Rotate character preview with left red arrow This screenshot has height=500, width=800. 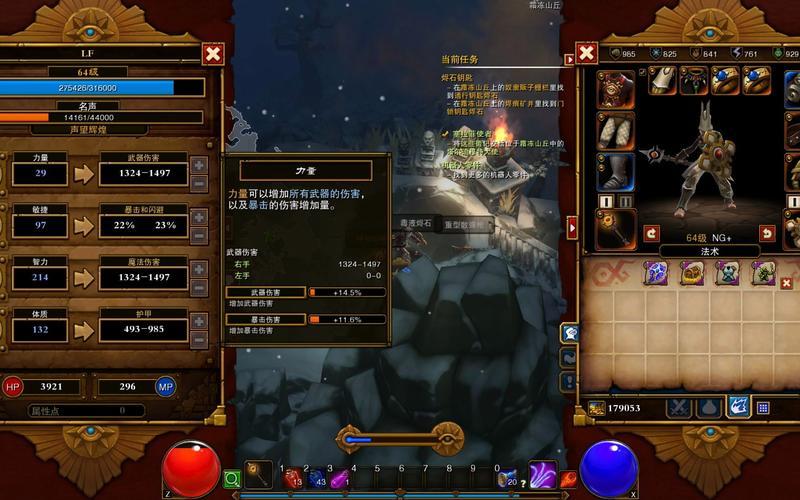pos(651,233)
